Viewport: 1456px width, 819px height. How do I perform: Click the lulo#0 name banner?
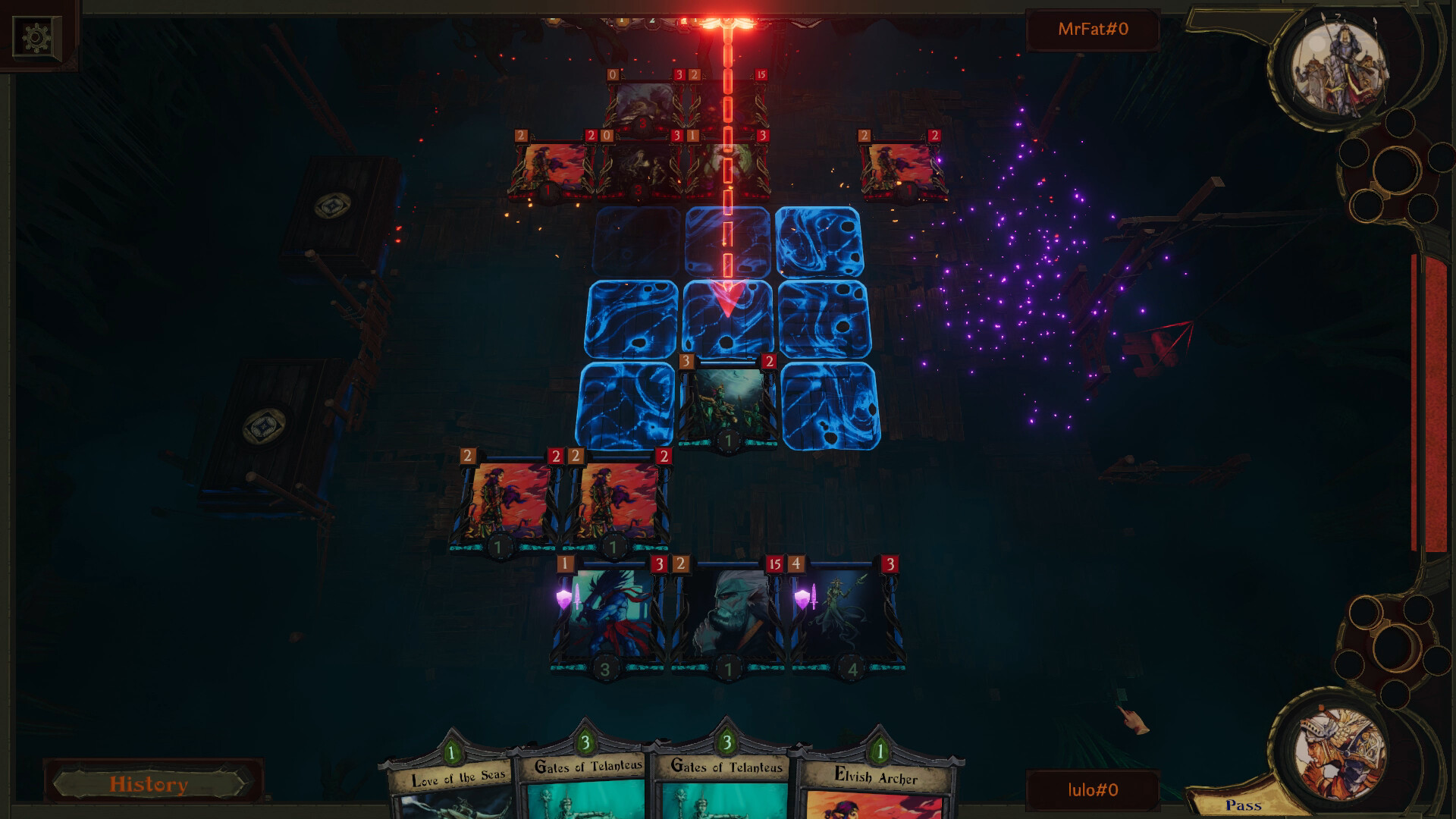pyautogui.click(x=1094, y=789)
